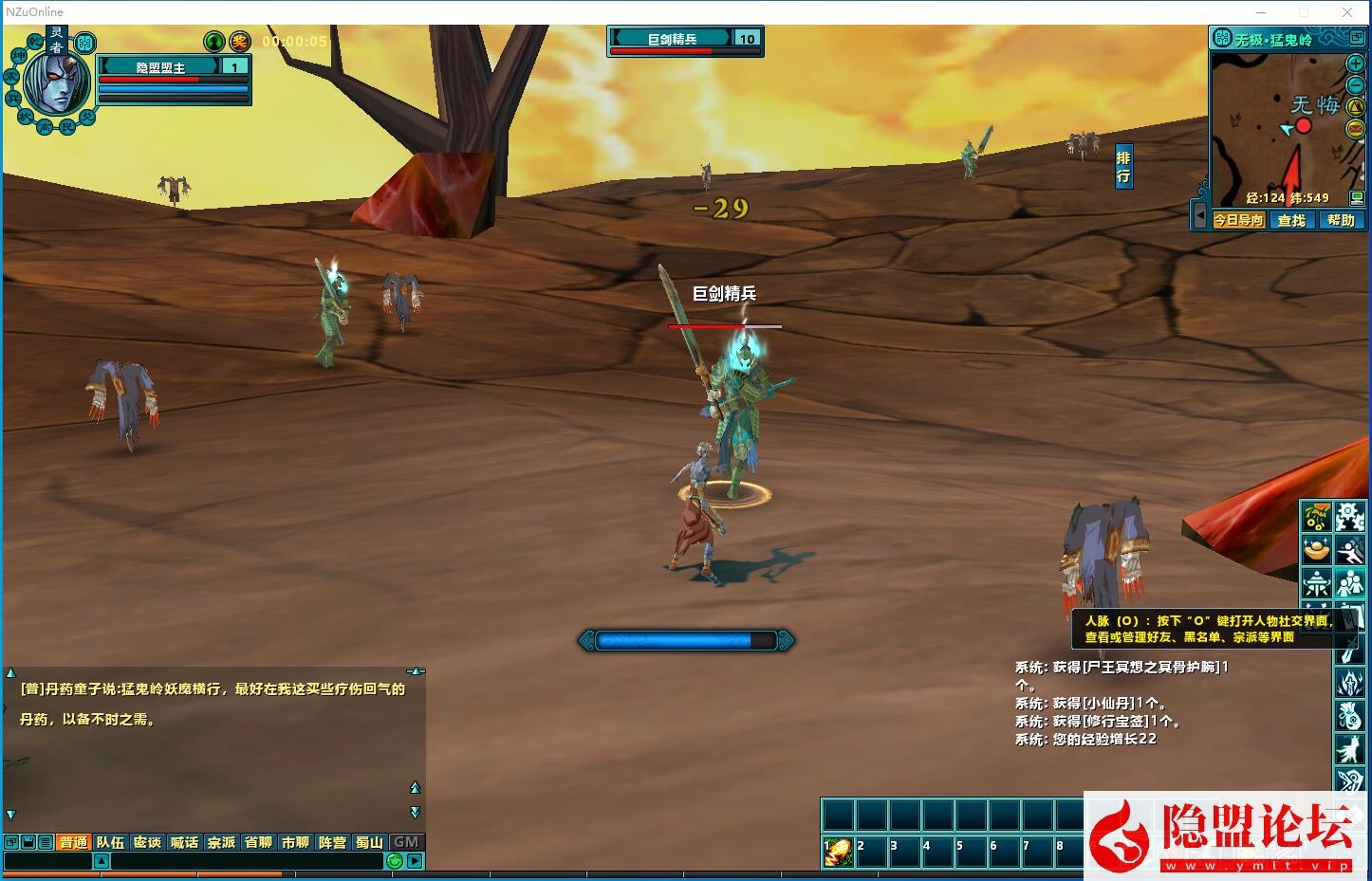Switch to the 密谈 whisper chat tab
This screenshot has height=881, width=1372.
(x=147, y=842)
